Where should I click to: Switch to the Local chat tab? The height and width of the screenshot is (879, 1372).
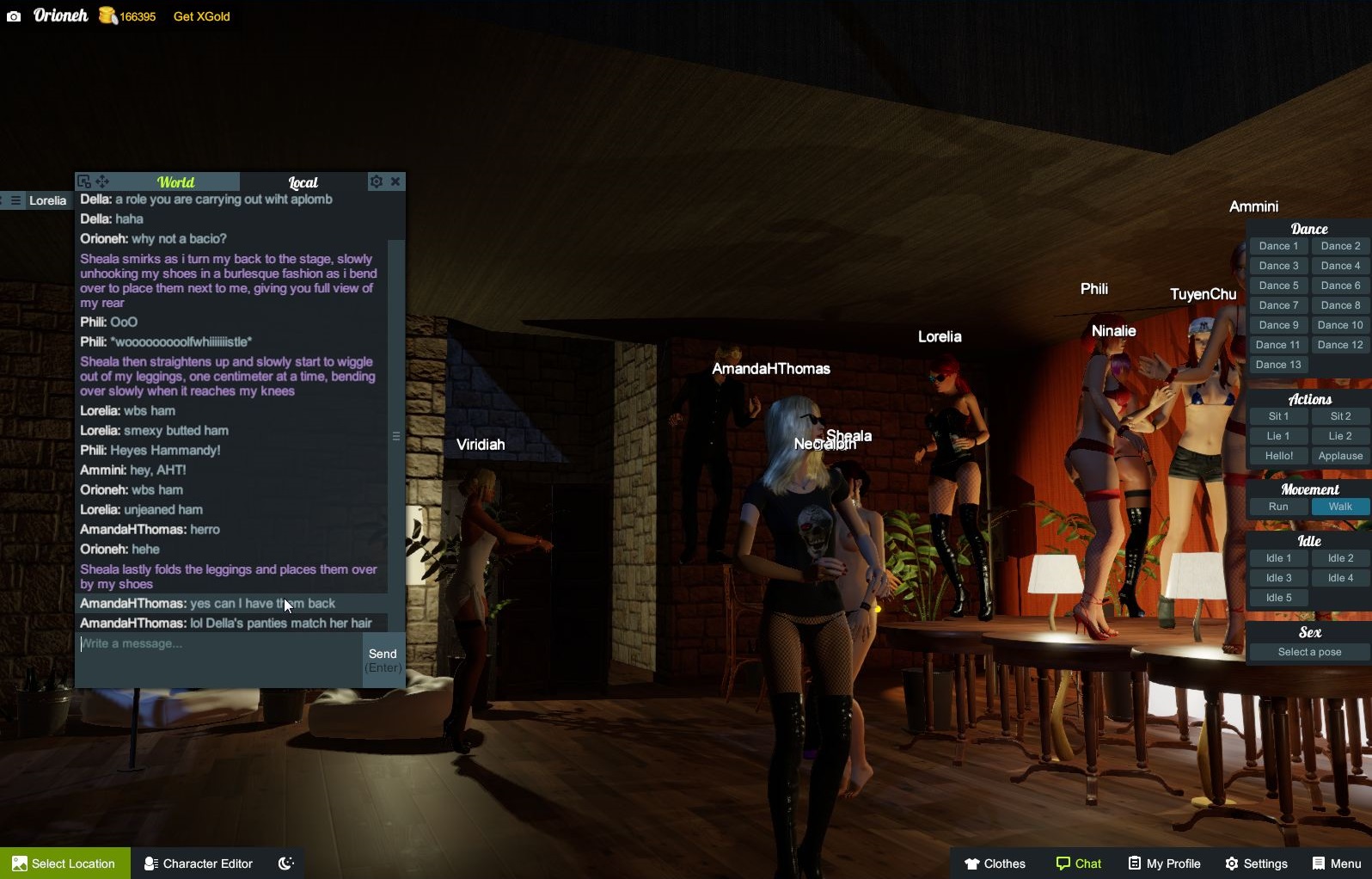tap(303, 181)
